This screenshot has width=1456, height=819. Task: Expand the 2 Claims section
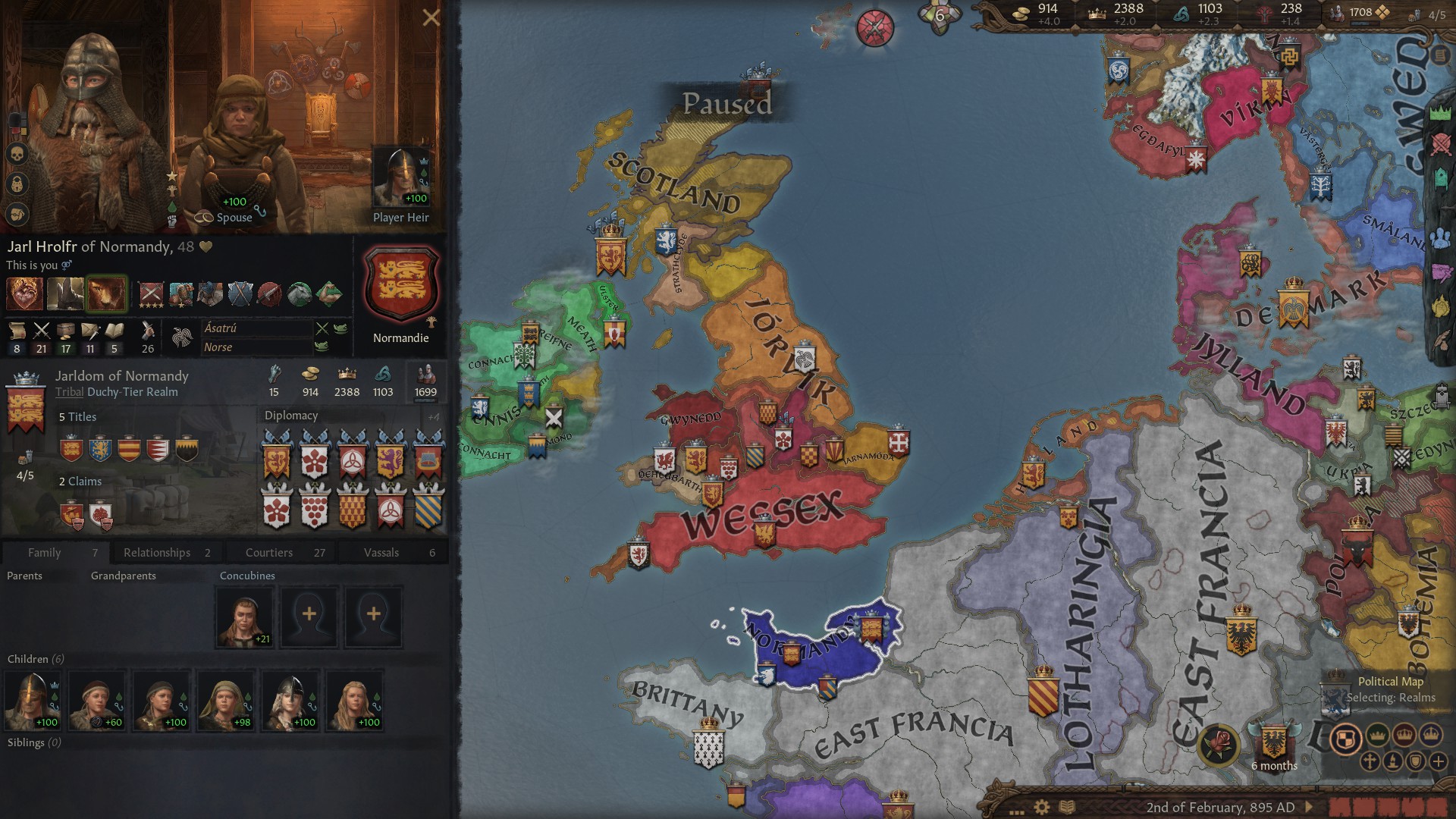point(81,481)
